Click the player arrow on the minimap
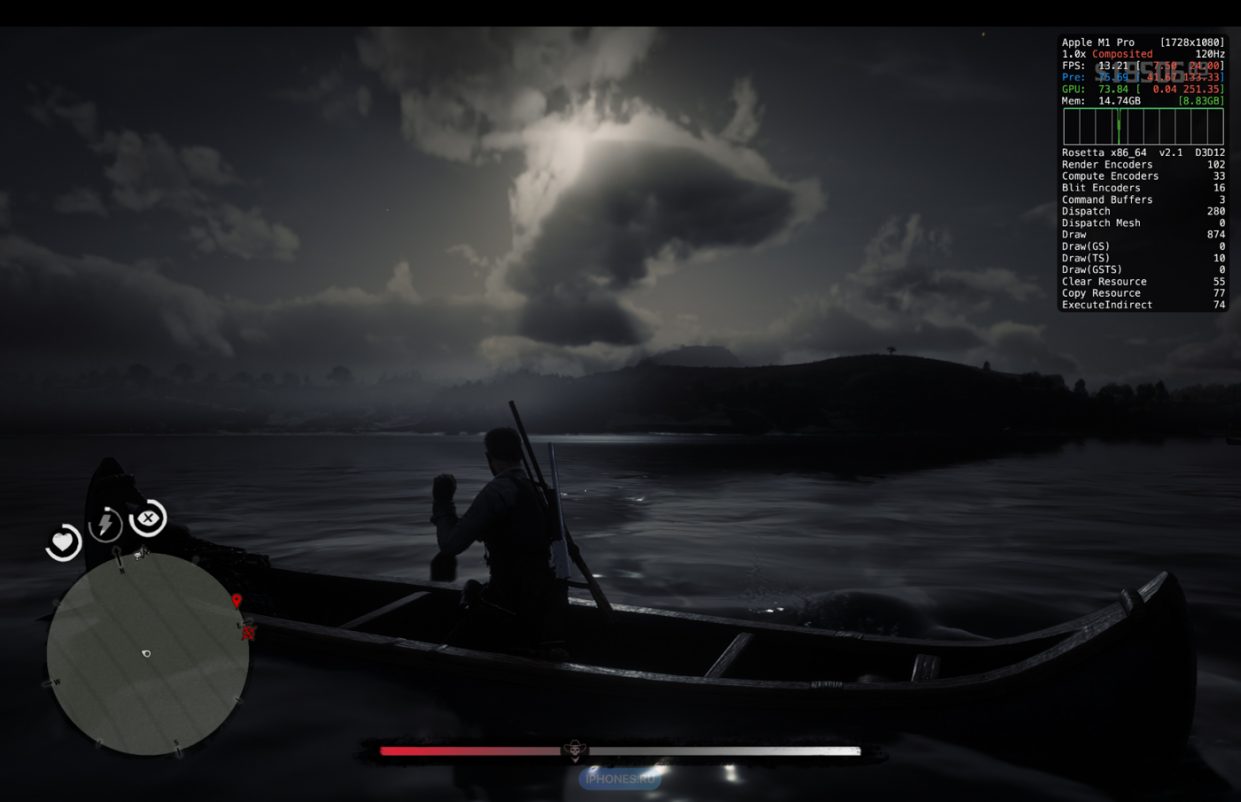This screenshot has width=1241, height=802. tap(146, 654)
